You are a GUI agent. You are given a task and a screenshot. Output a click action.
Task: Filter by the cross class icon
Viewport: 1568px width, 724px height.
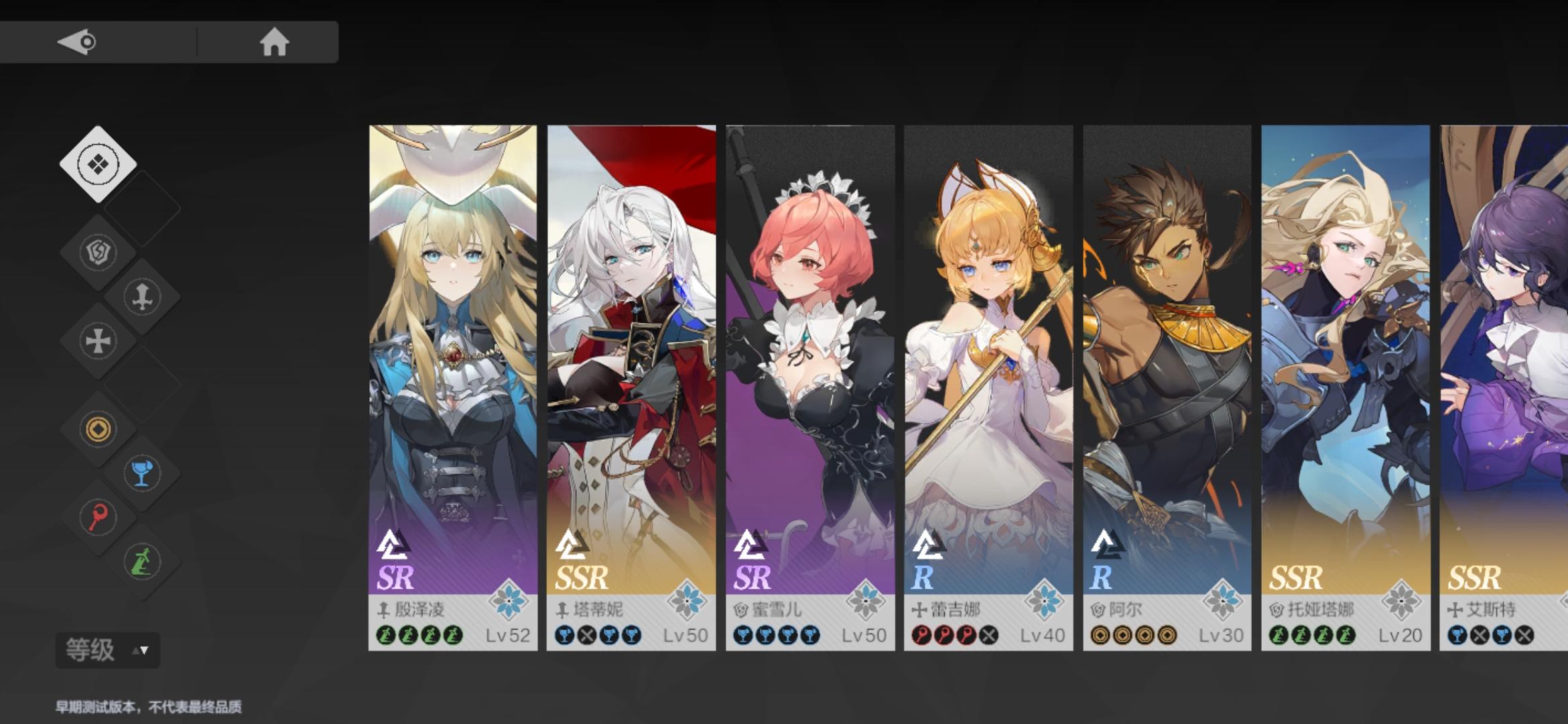[98, 341]
